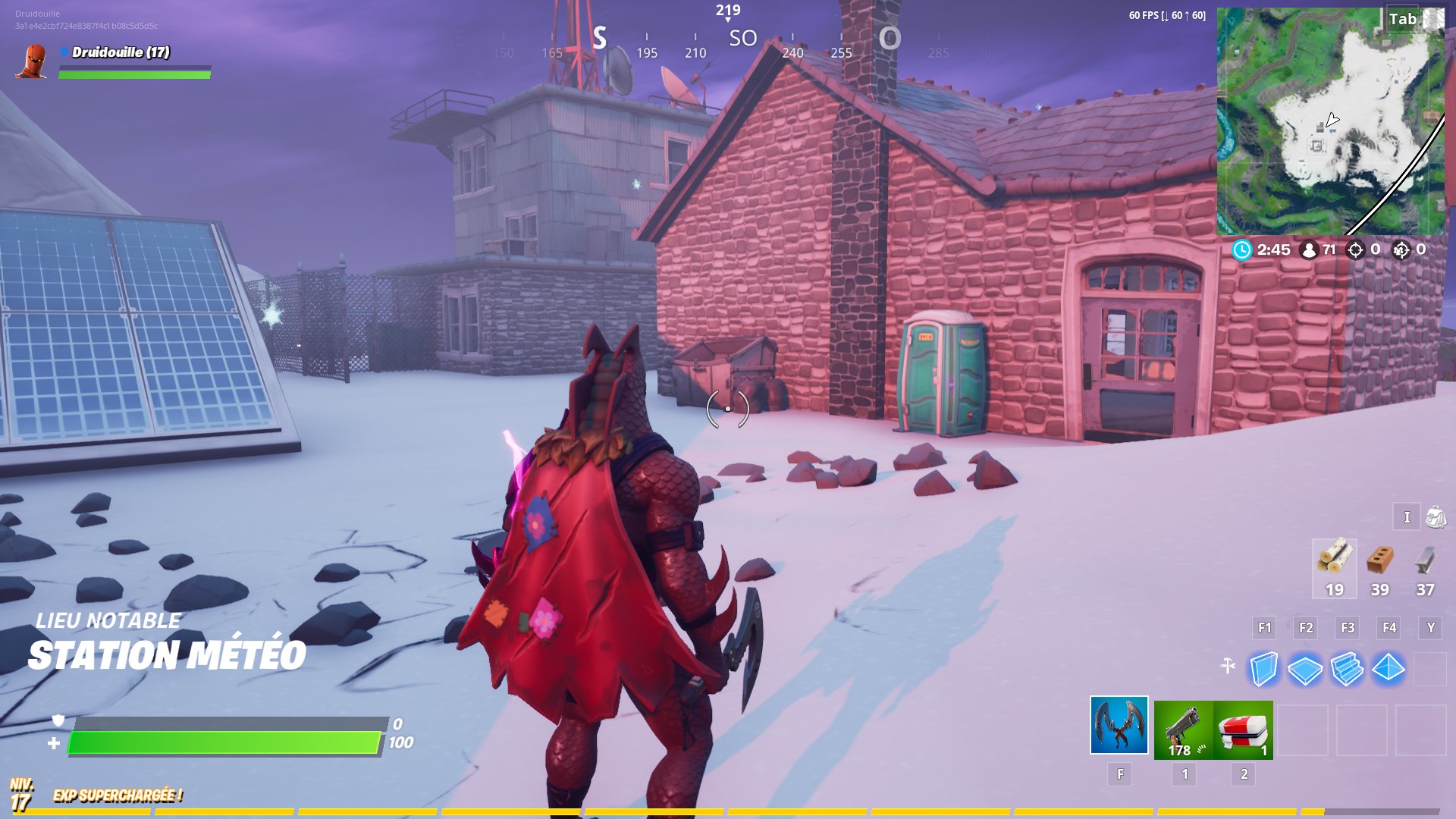
Task: Click the players remaining icon
Action: coord(1308,250)
